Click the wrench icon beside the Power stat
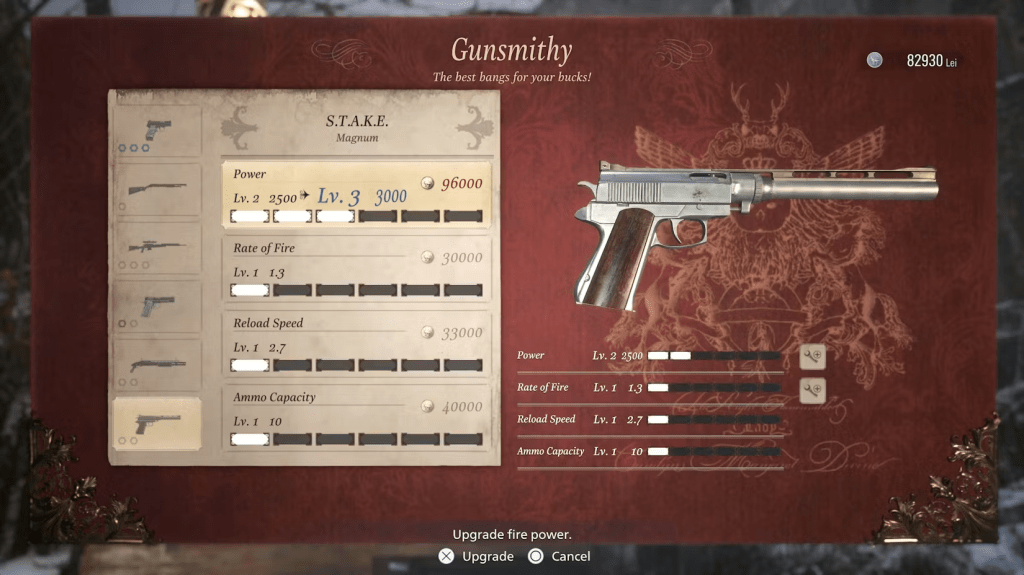Image resolution: width=1024 pixels, height=575 pixels. 812,356
